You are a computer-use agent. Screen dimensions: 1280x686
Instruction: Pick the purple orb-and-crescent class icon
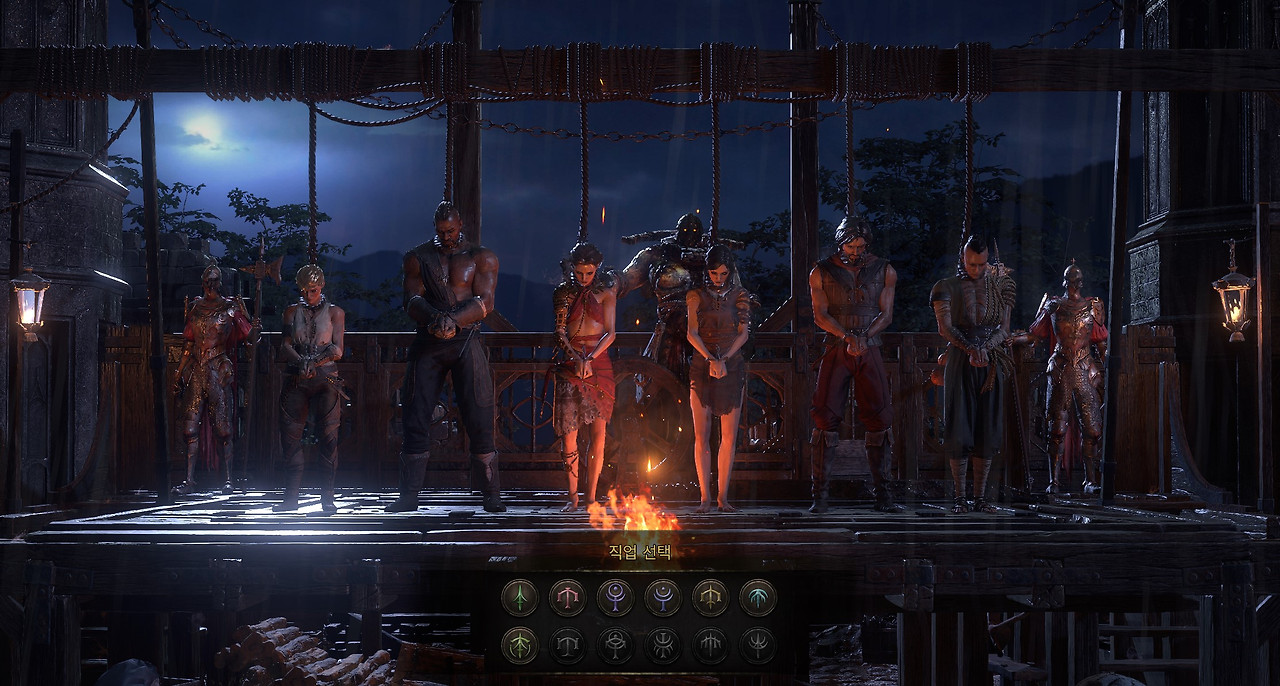[615, 598]
